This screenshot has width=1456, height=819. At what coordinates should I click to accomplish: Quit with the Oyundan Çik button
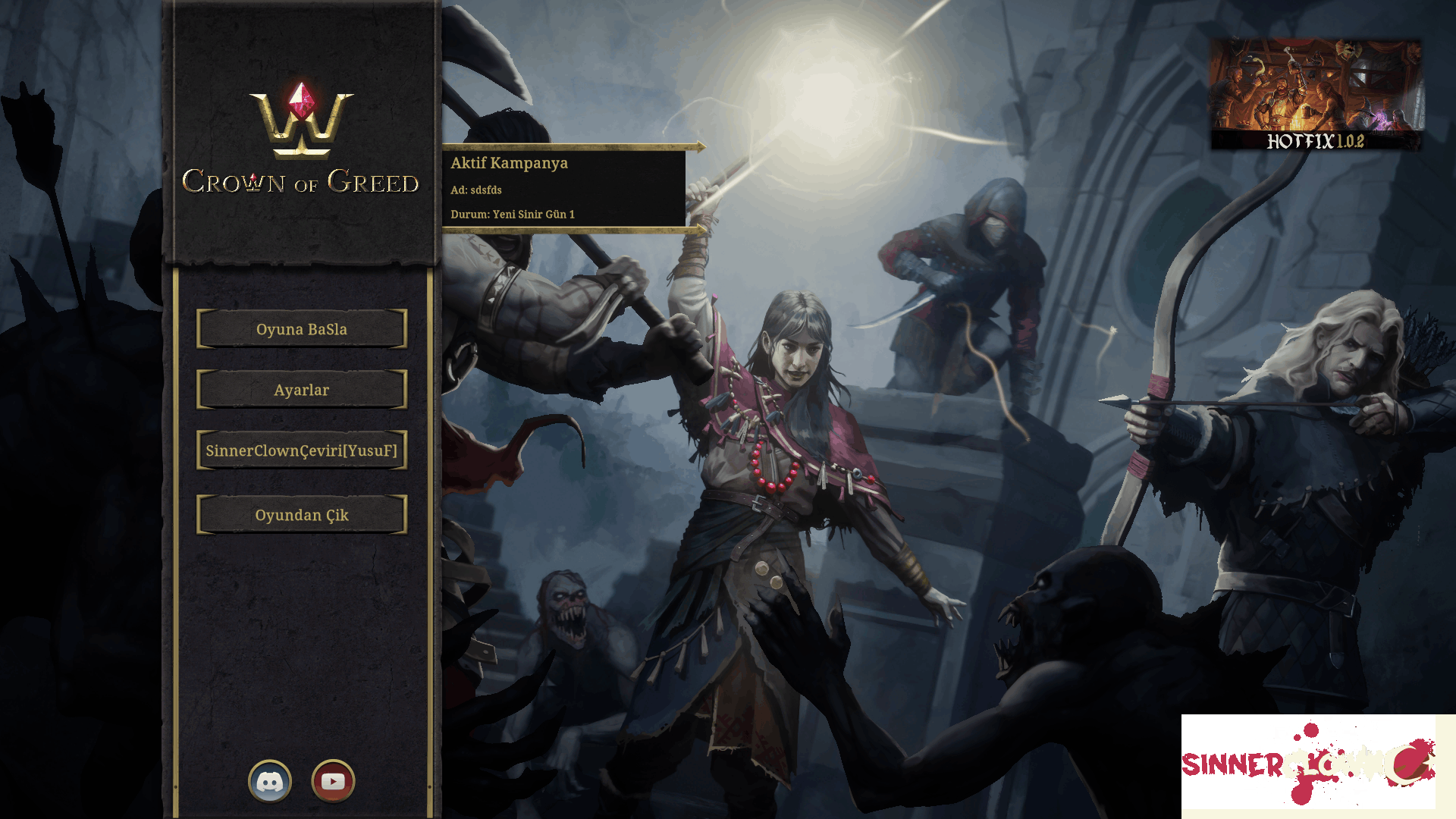coord(302,515)
